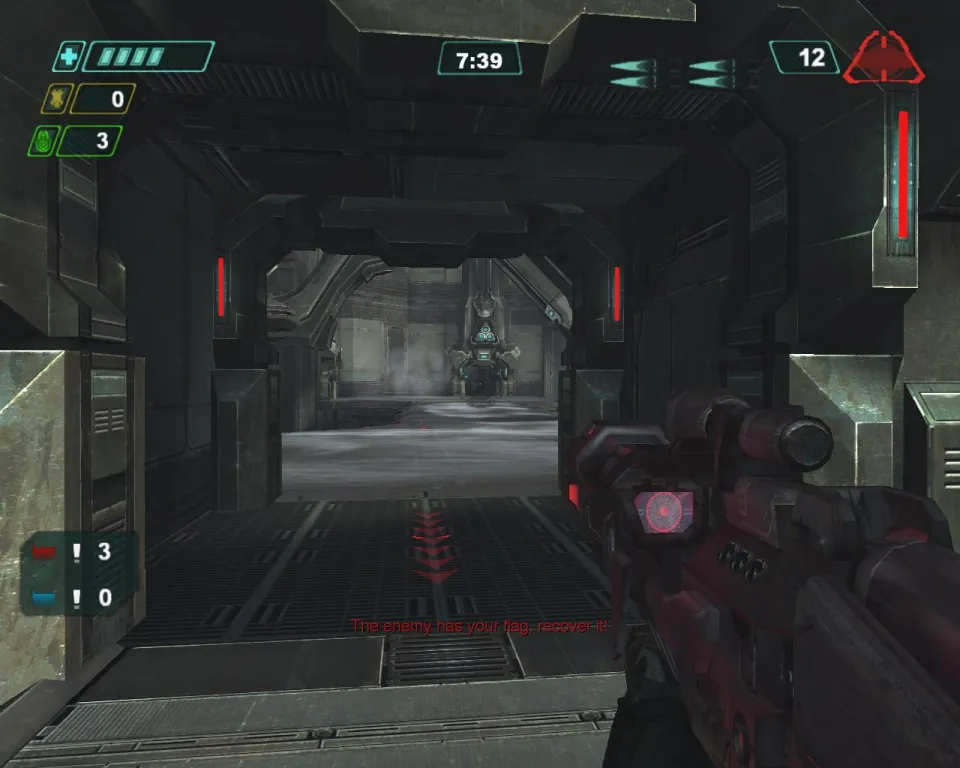Viewport: 960px width, 768px height.
Task: Click the red team flag indicator
Action: 46,551
